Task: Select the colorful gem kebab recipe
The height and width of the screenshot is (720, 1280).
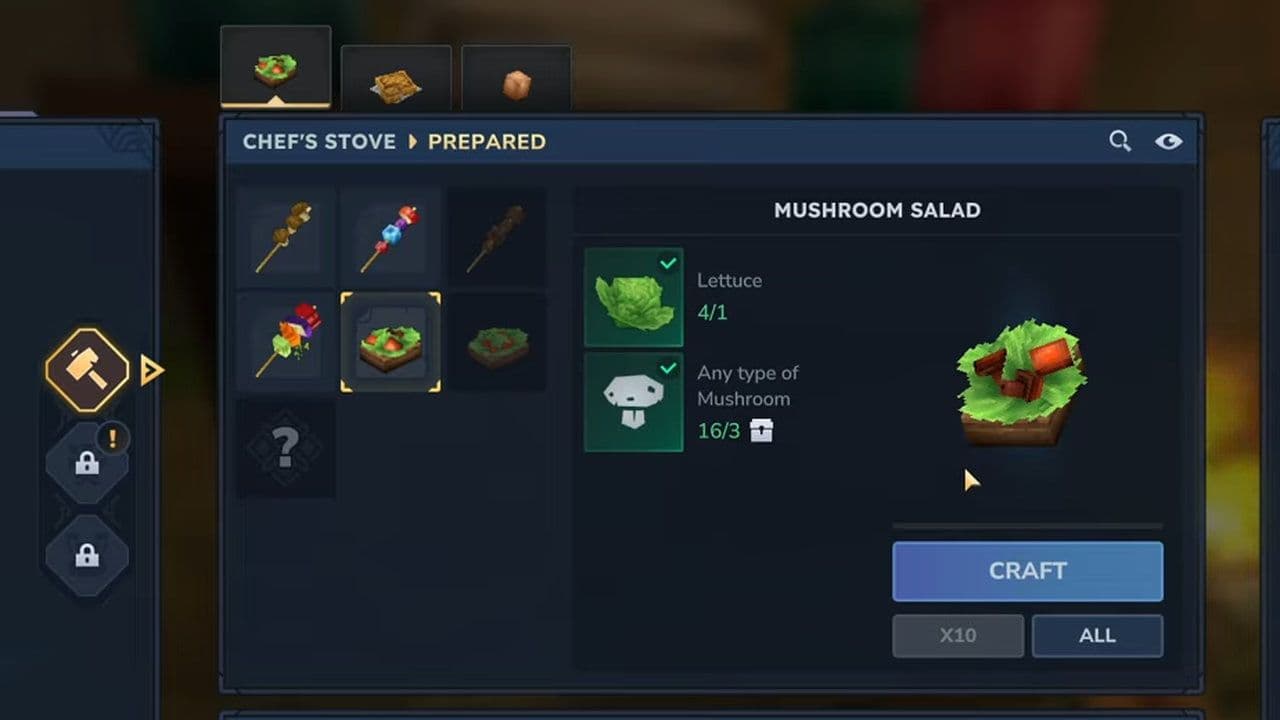Action: 390,237
